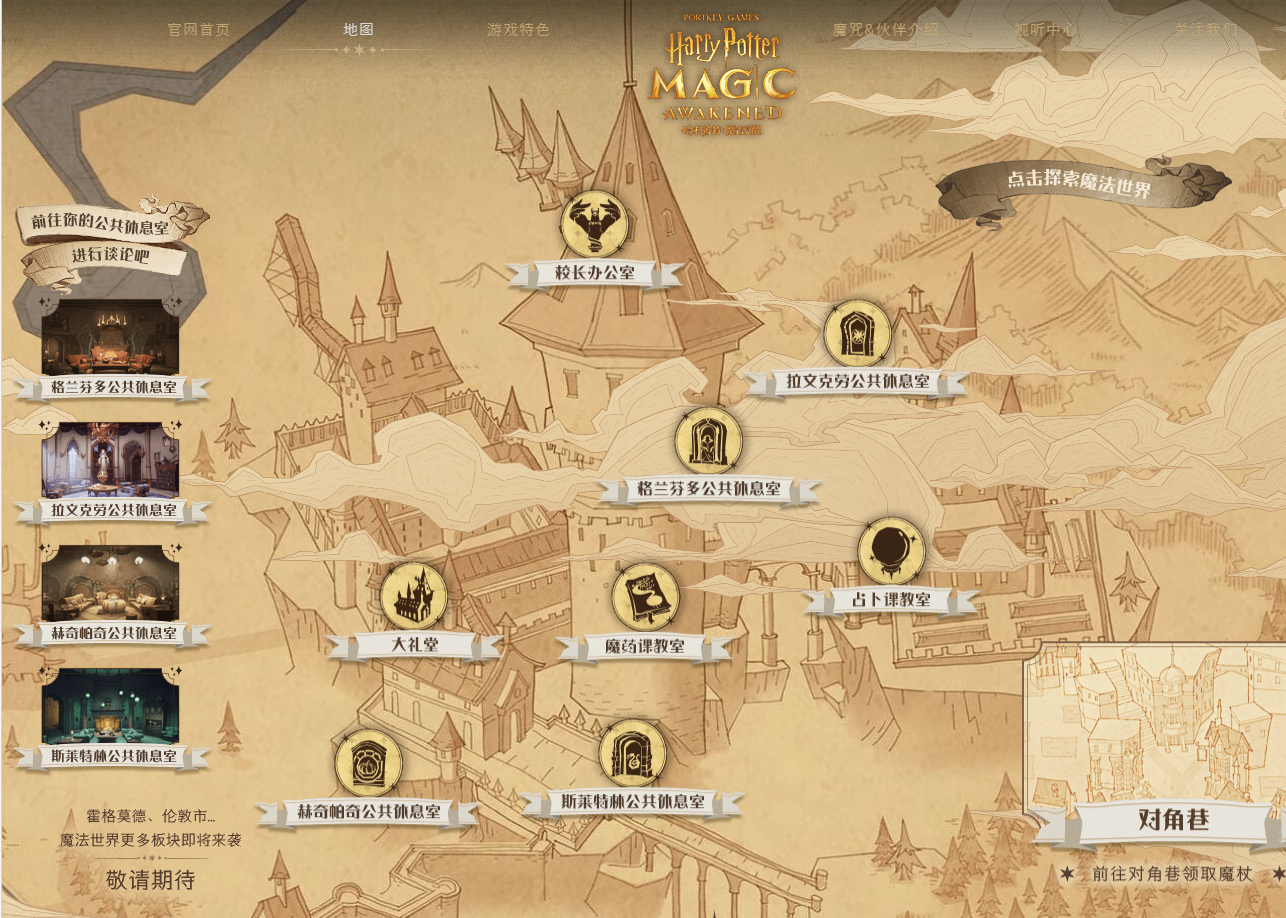Choose the 格兰芬多公共休息室 marker on the castle map

pos(708,440)
